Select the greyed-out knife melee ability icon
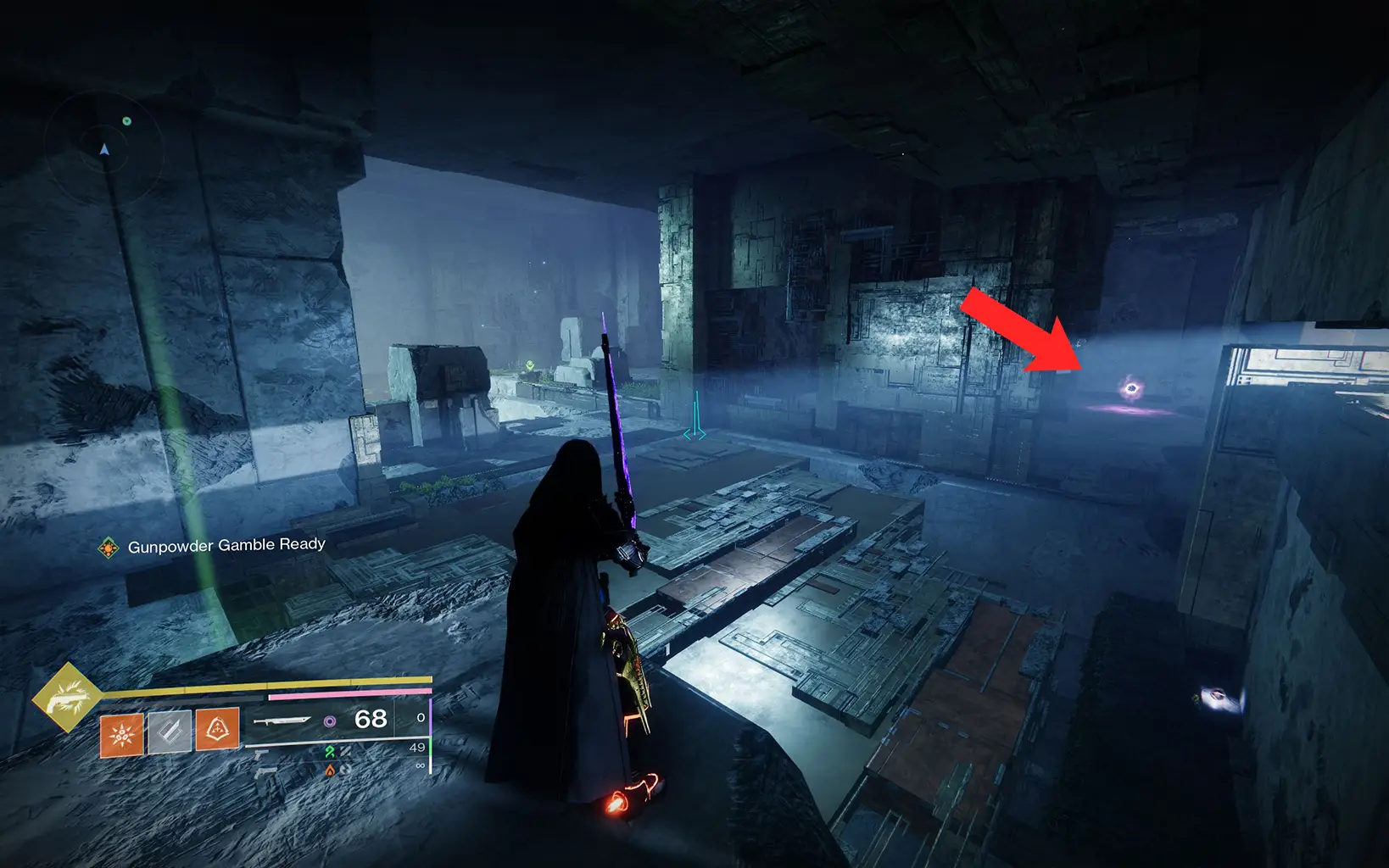1389x868 pixels. [x=170, y=732]
